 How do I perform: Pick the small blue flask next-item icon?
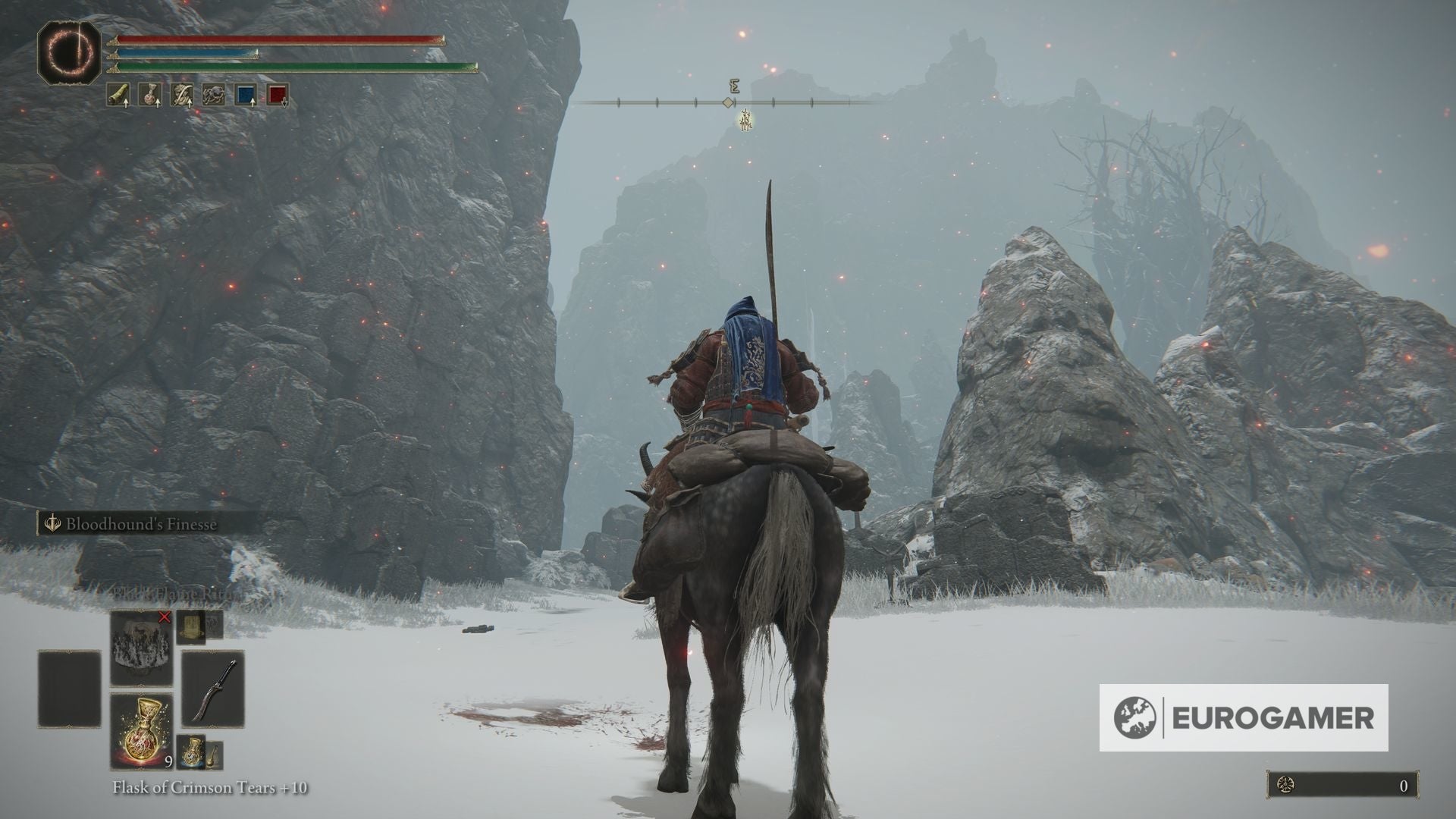(x=192, y=751)
